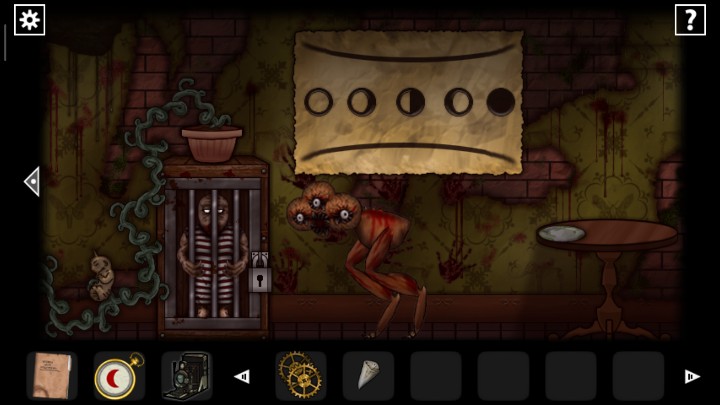Select the red crescent pocket watch
The image size is (720, 405).
(119, 376)
